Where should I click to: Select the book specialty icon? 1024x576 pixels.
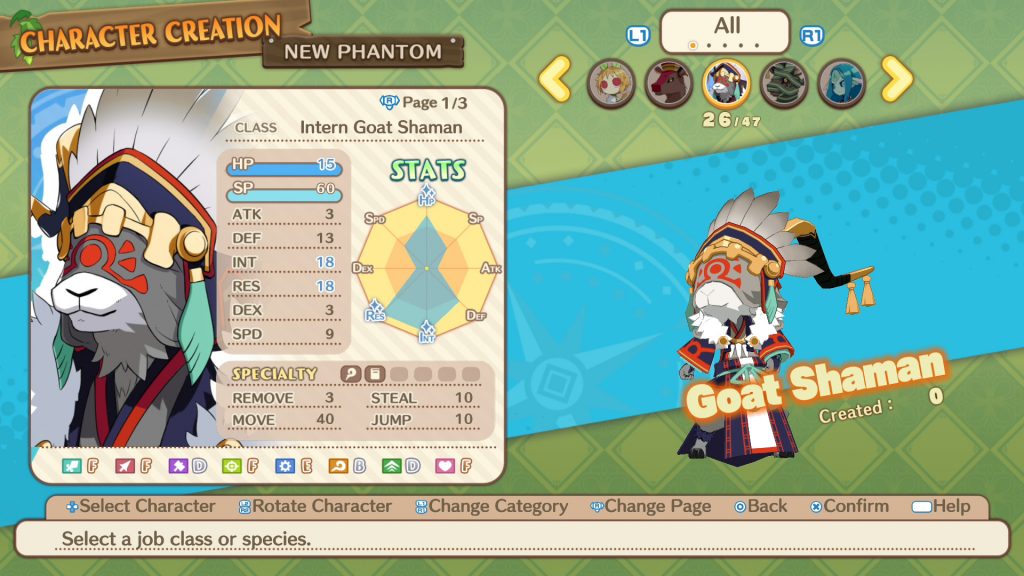click(374, 374)
